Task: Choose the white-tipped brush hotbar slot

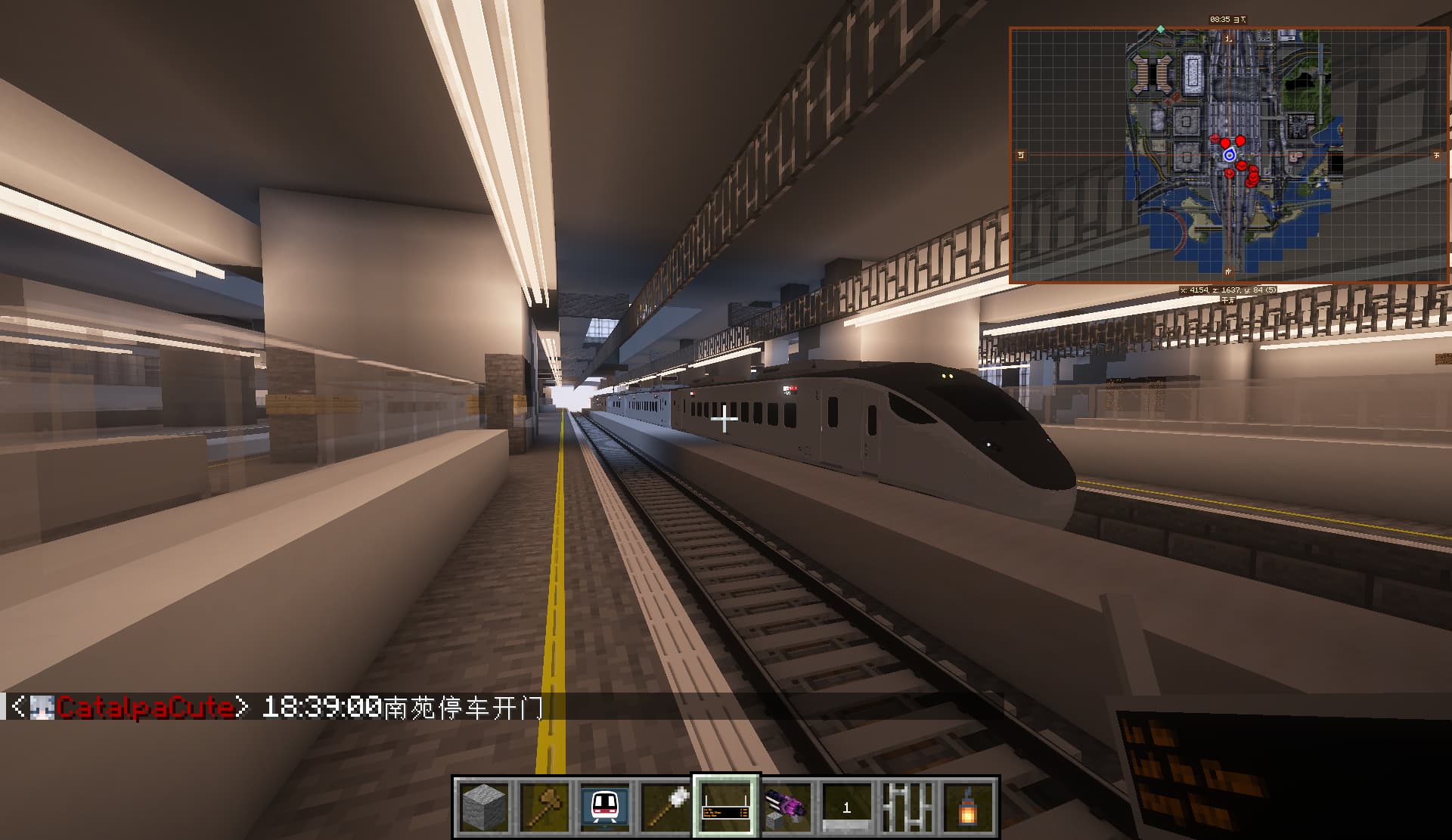Action: (x=665, y=806)
